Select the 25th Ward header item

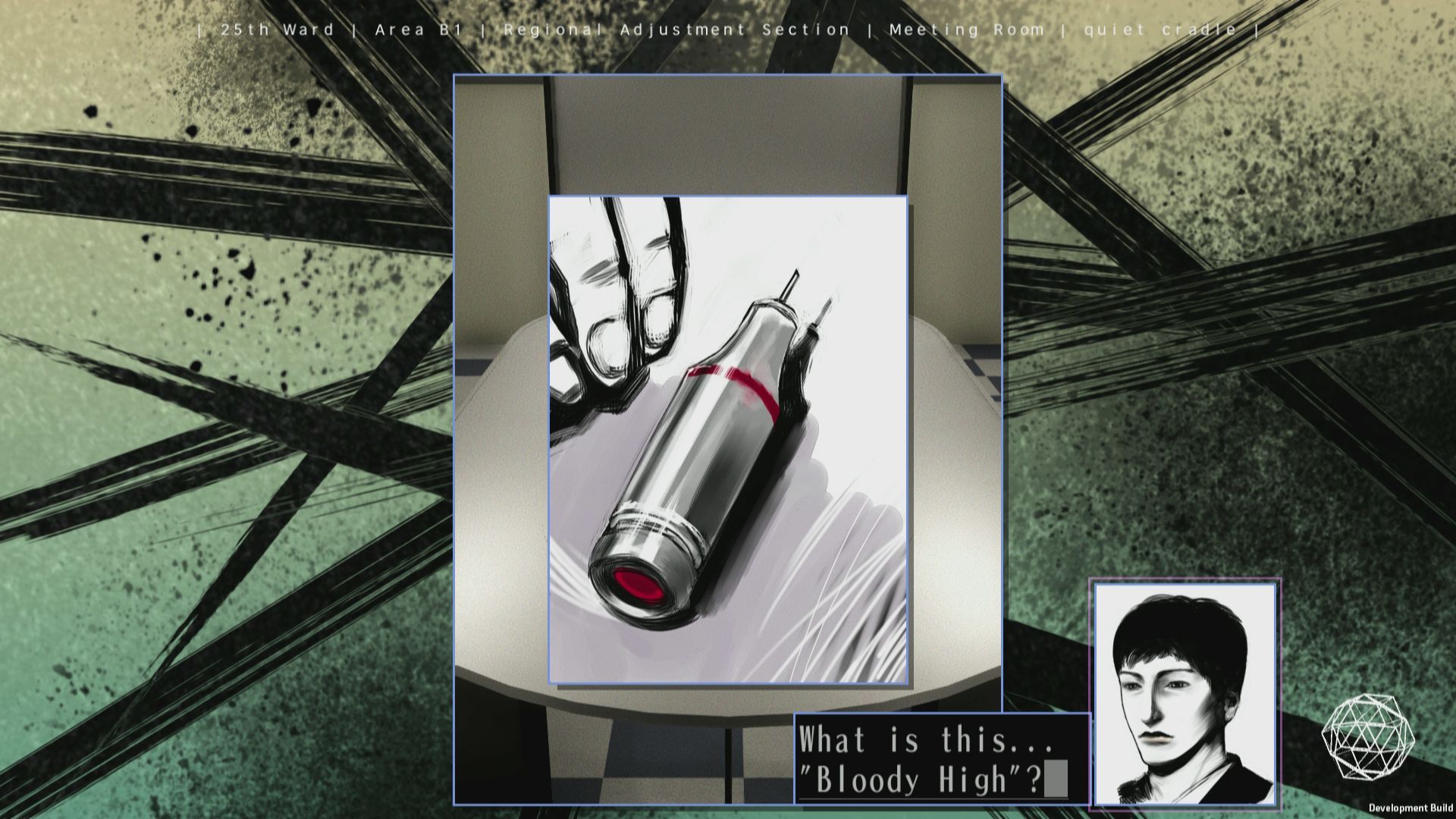(x=277, y=30)
